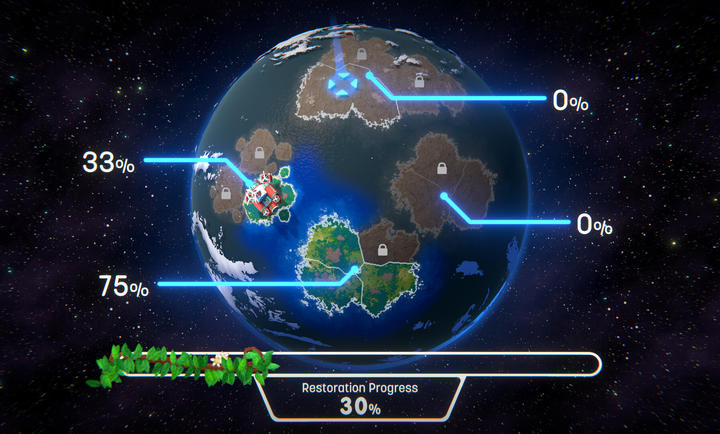Click the padlock on the green continent
The width and height of the screenshot is (720, 434).
[380, 247]
